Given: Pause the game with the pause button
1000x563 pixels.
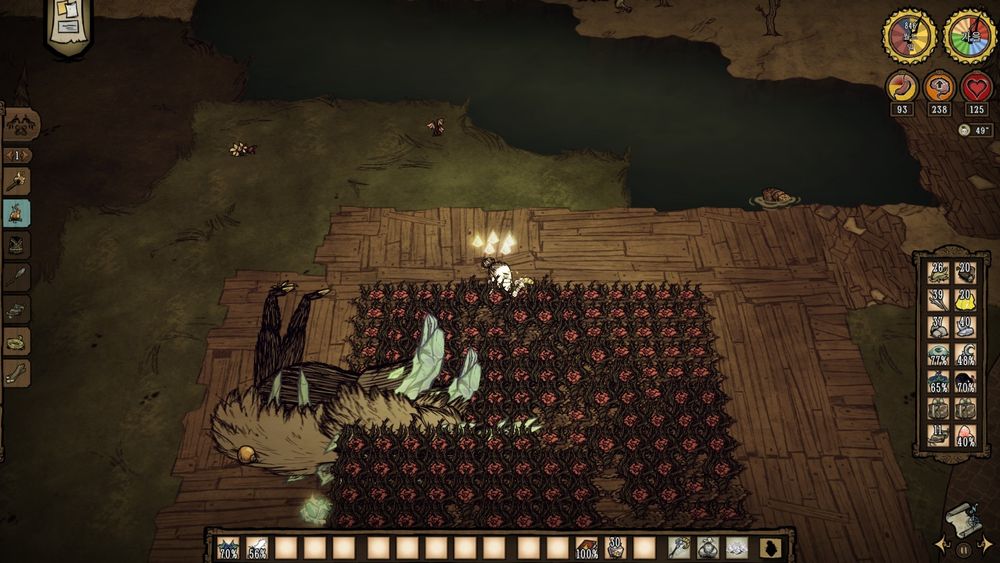Looking at the screenshot, I should (x=964, y=549).
